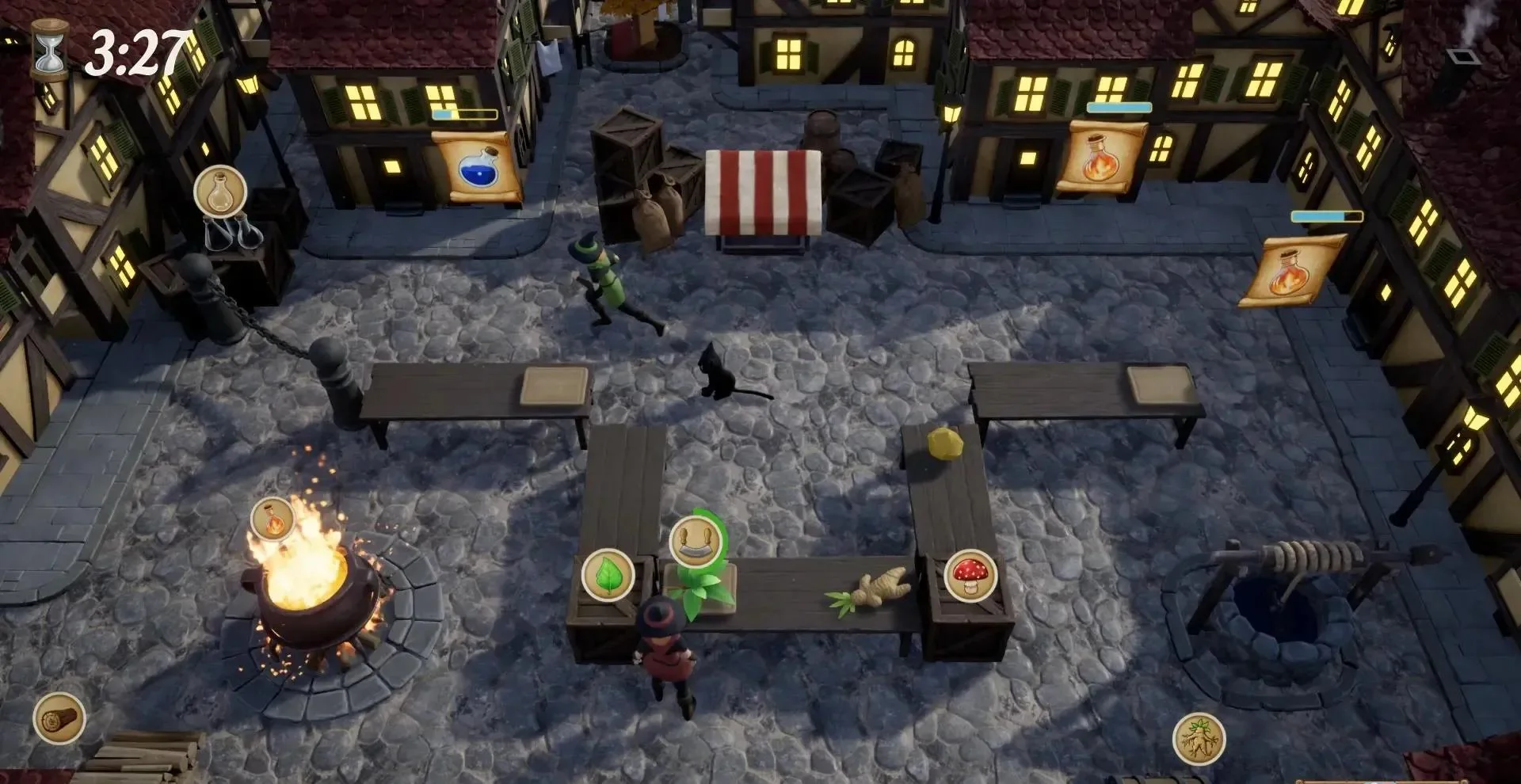The width and height of the screenshot is (1521, 784).
Task: Click the fire potion bubble above the cauldron
Action: (273, 519)
